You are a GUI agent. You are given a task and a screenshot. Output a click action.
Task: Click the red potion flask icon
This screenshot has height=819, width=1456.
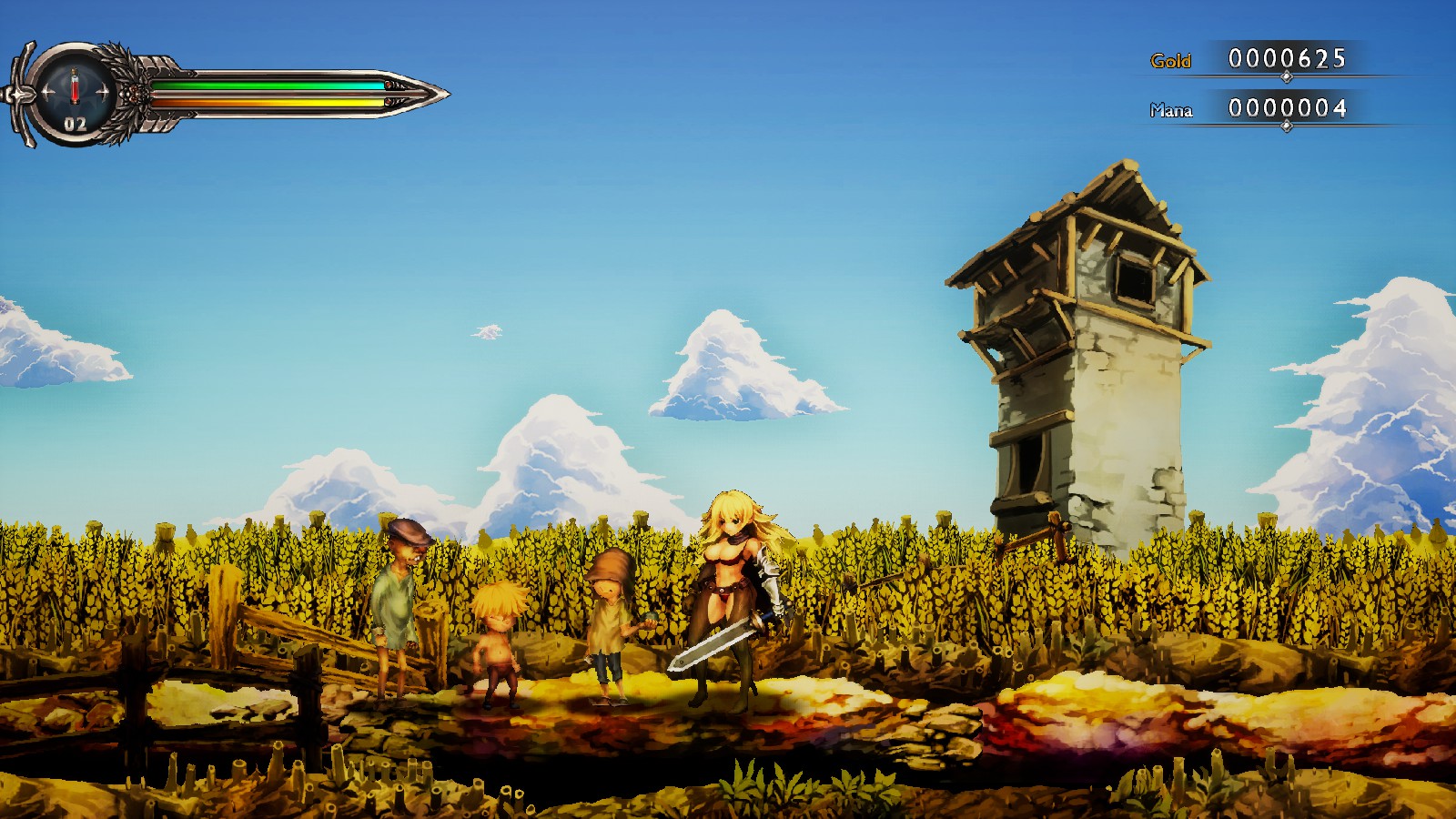[x=75, y=87]
